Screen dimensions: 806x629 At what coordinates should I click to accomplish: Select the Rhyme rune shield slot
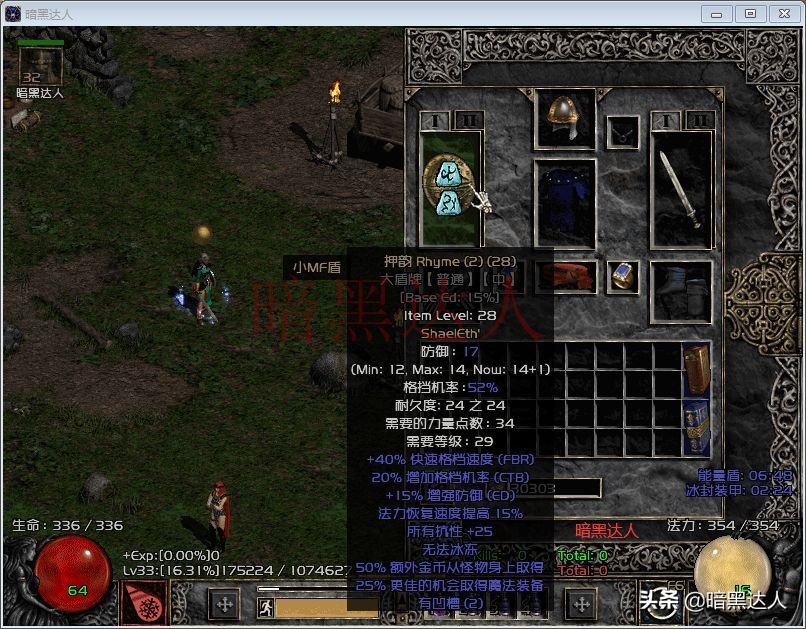pos(451,187)
